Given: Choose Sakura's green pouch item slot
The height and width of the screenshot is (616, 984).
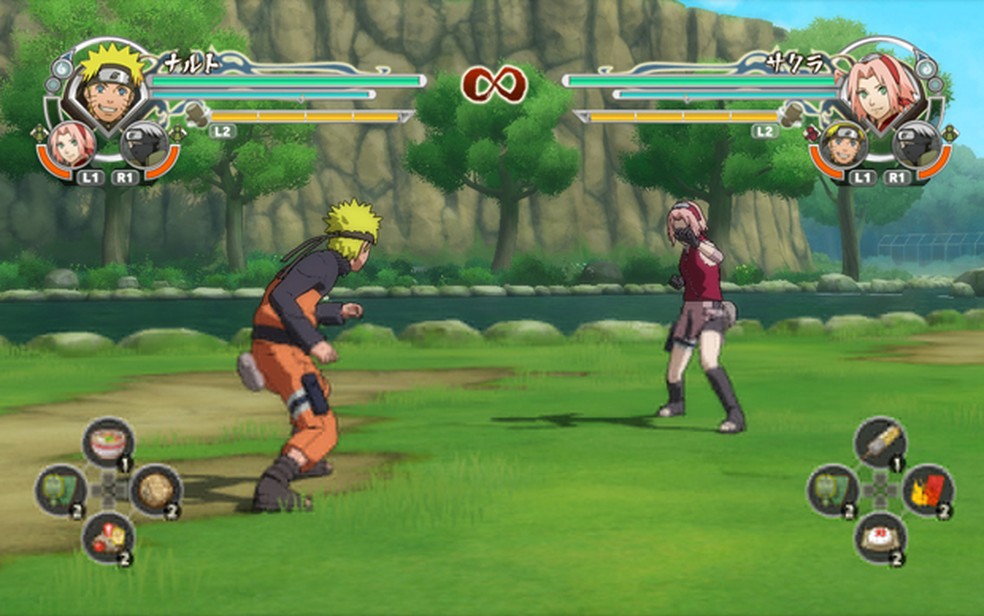Looking at the screenshot, I should pyautogui.click(x=833, y=489).
